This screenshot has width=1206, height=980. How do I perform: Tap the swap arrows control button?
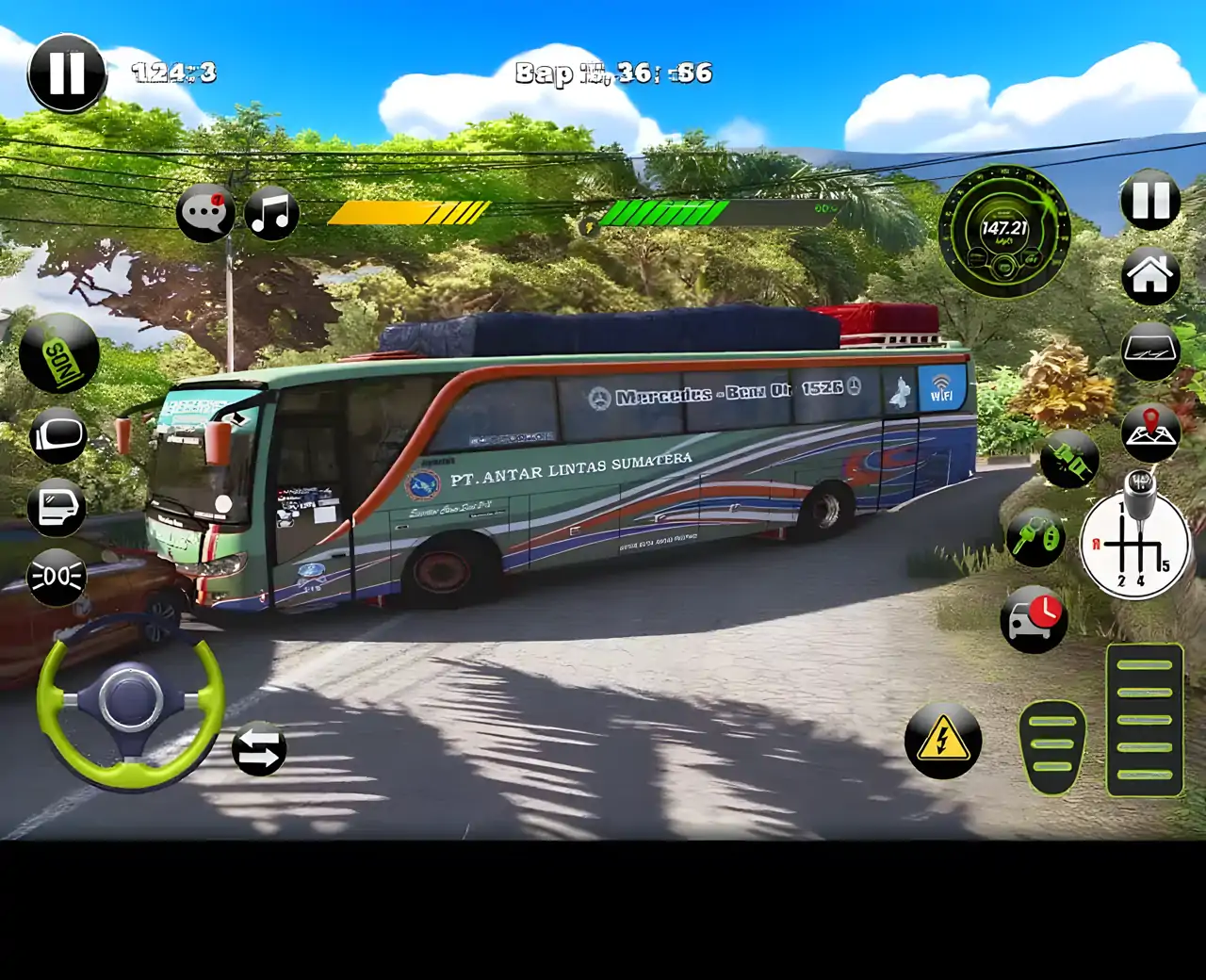click(x=259, y=750)
